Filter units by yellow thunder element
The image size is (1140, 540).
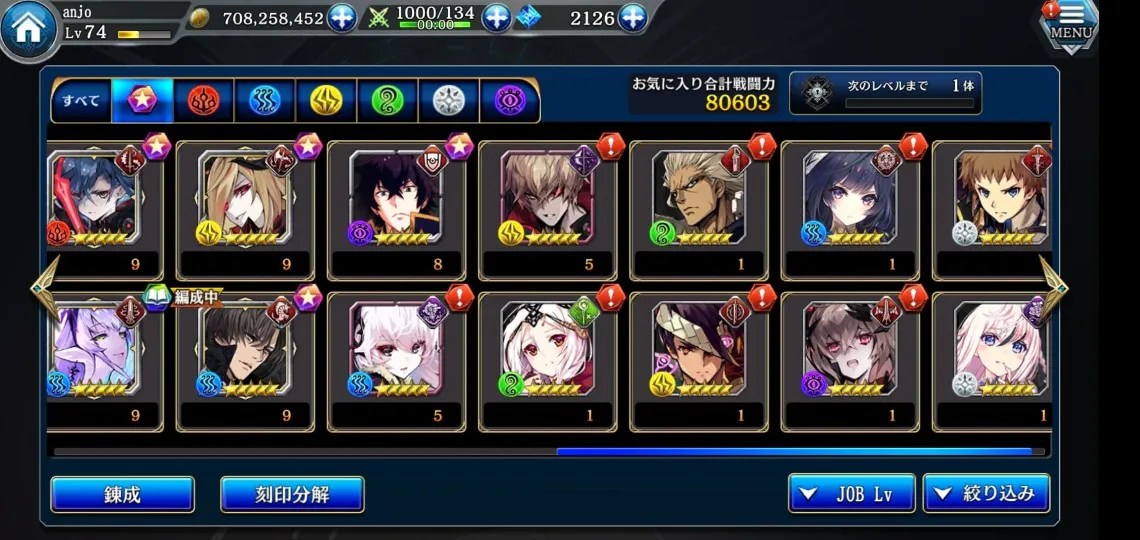point(326,101)
